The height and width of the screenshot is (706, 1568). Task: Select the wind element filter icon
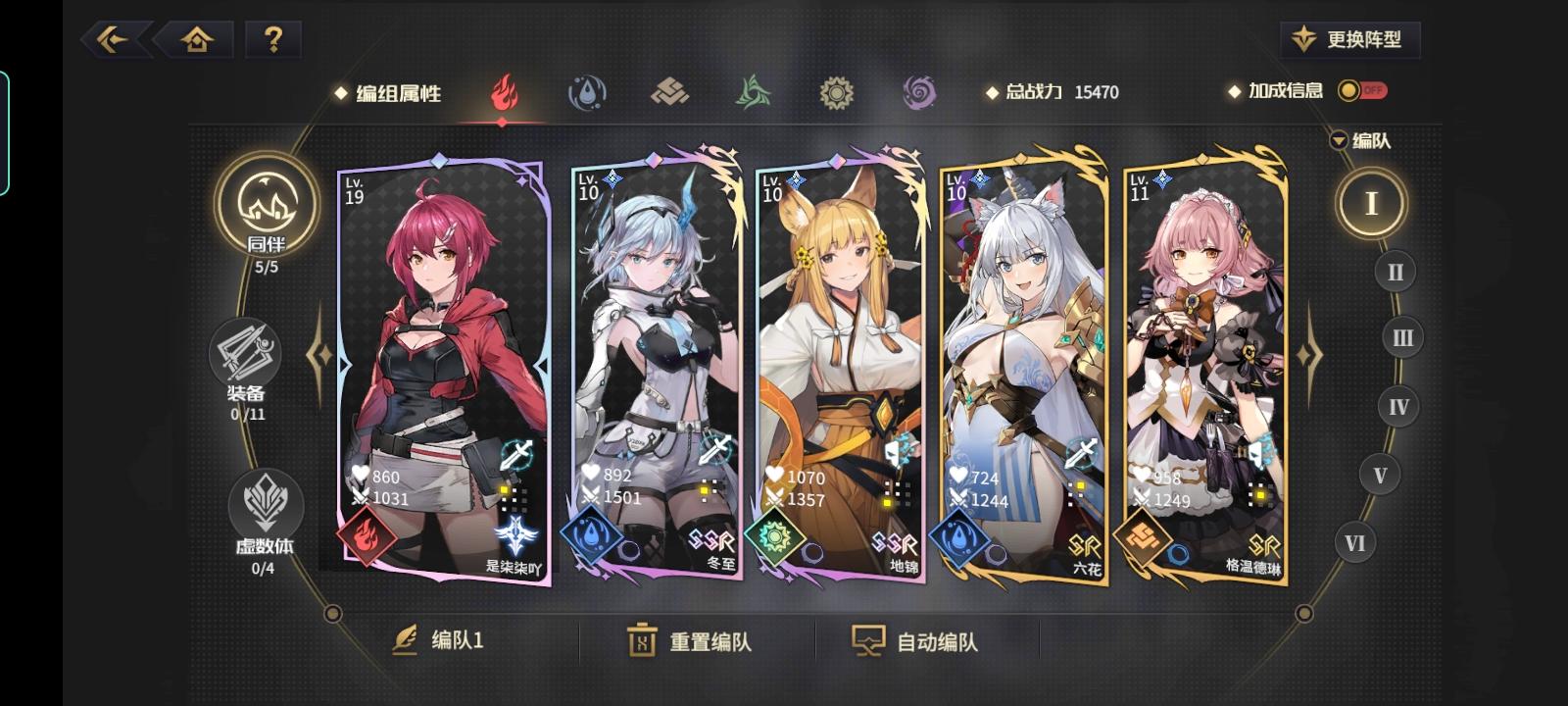pos(753,93)
